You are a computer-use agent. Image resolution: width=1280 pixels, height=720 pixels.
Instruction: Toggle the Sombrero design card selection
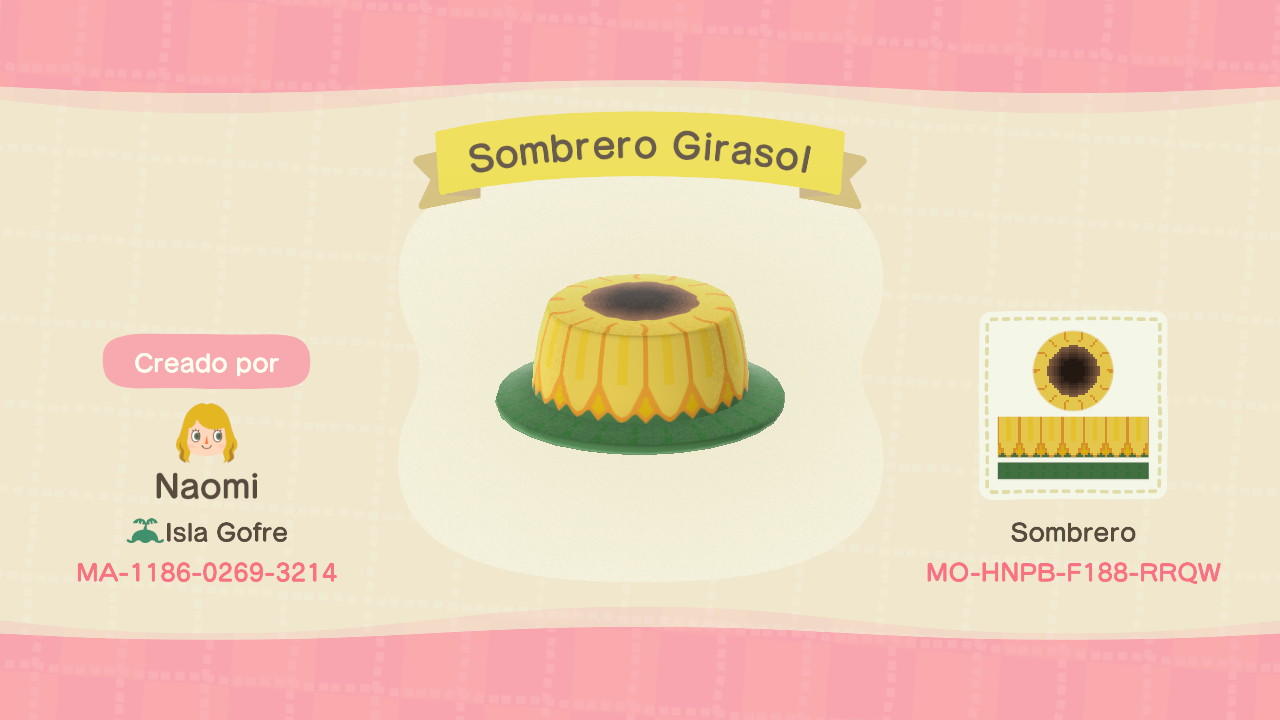(x=1073, y=404)
